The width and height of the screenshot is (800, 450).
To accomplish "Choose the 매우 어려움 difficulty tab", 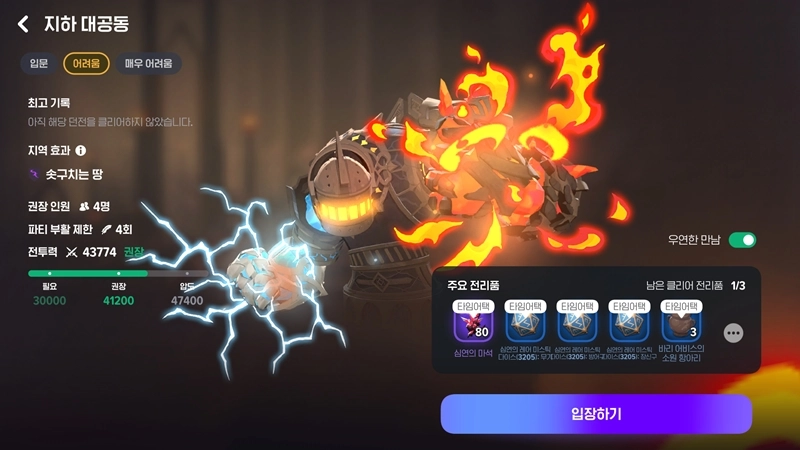I will click(148, 64).
